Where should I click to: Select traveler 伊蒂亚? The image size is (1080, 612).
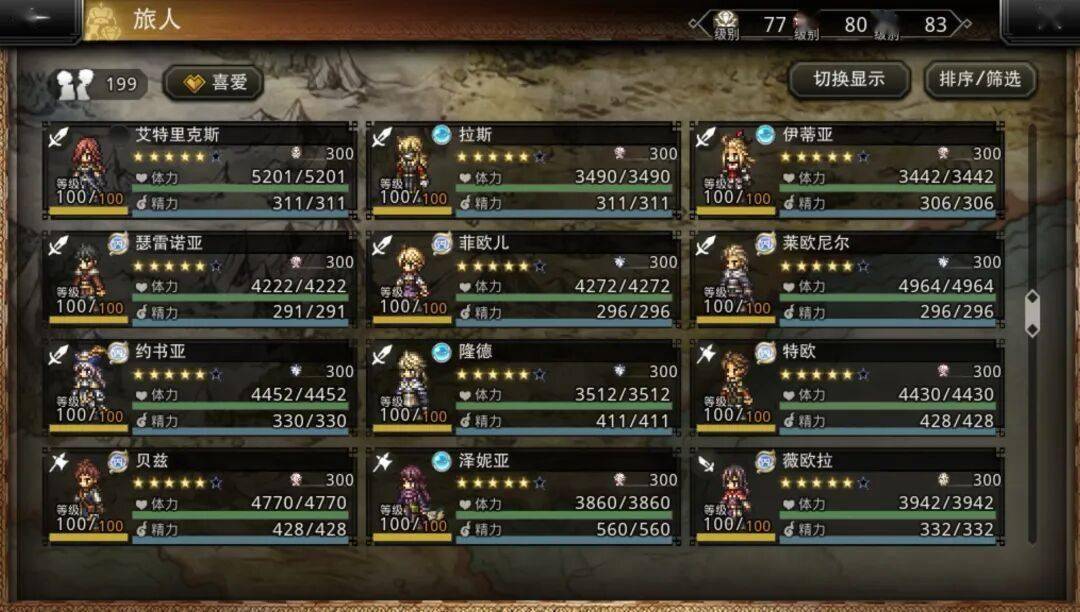[x=847, y=169]
